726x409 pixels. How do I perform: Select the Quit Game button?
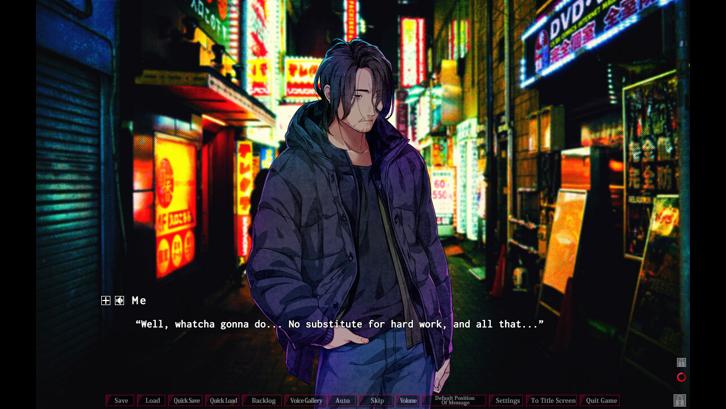click(601, 401)
